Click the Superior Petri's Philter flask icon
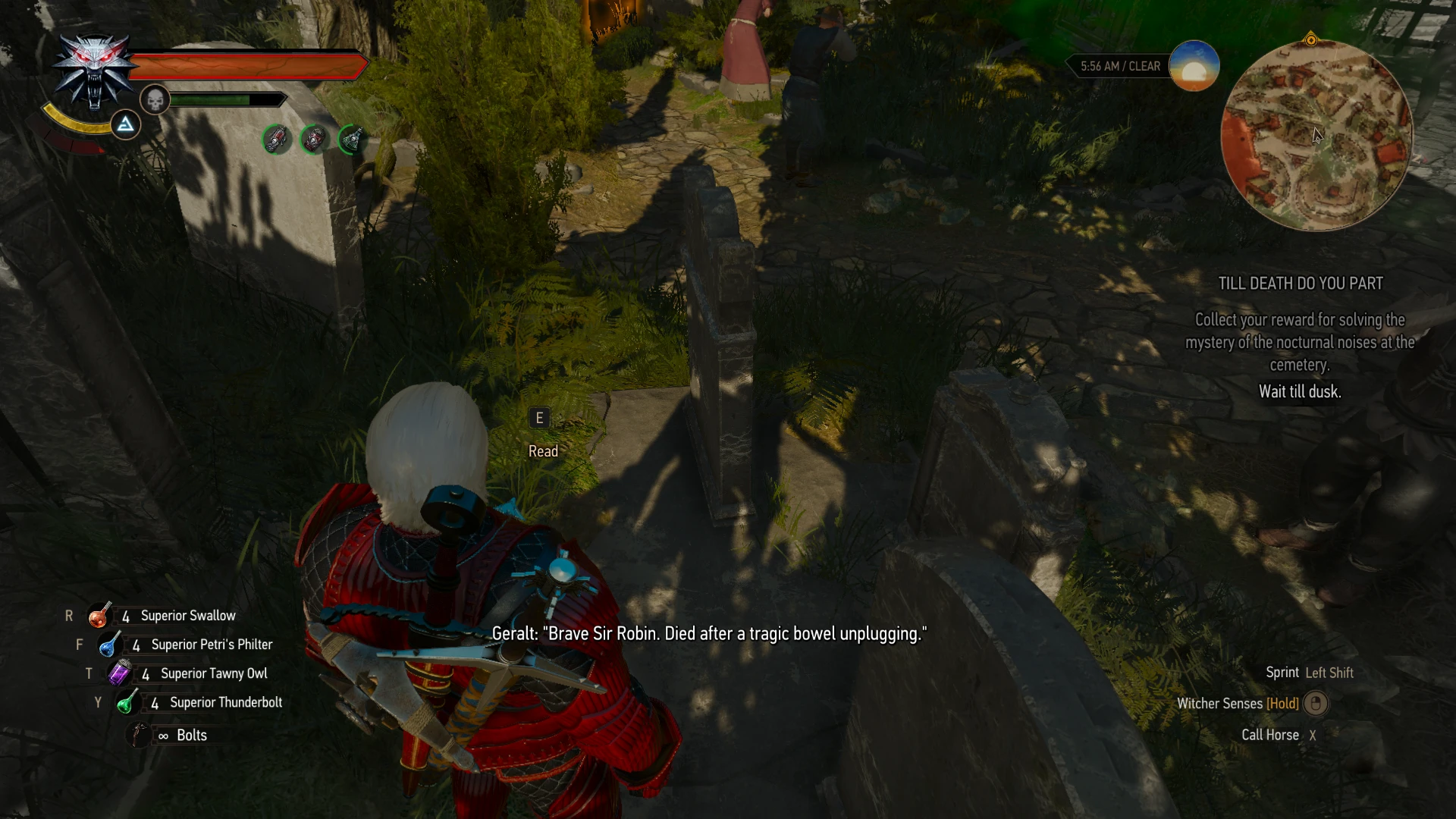Screen dimensions: 1456x819 click(108, 644)
